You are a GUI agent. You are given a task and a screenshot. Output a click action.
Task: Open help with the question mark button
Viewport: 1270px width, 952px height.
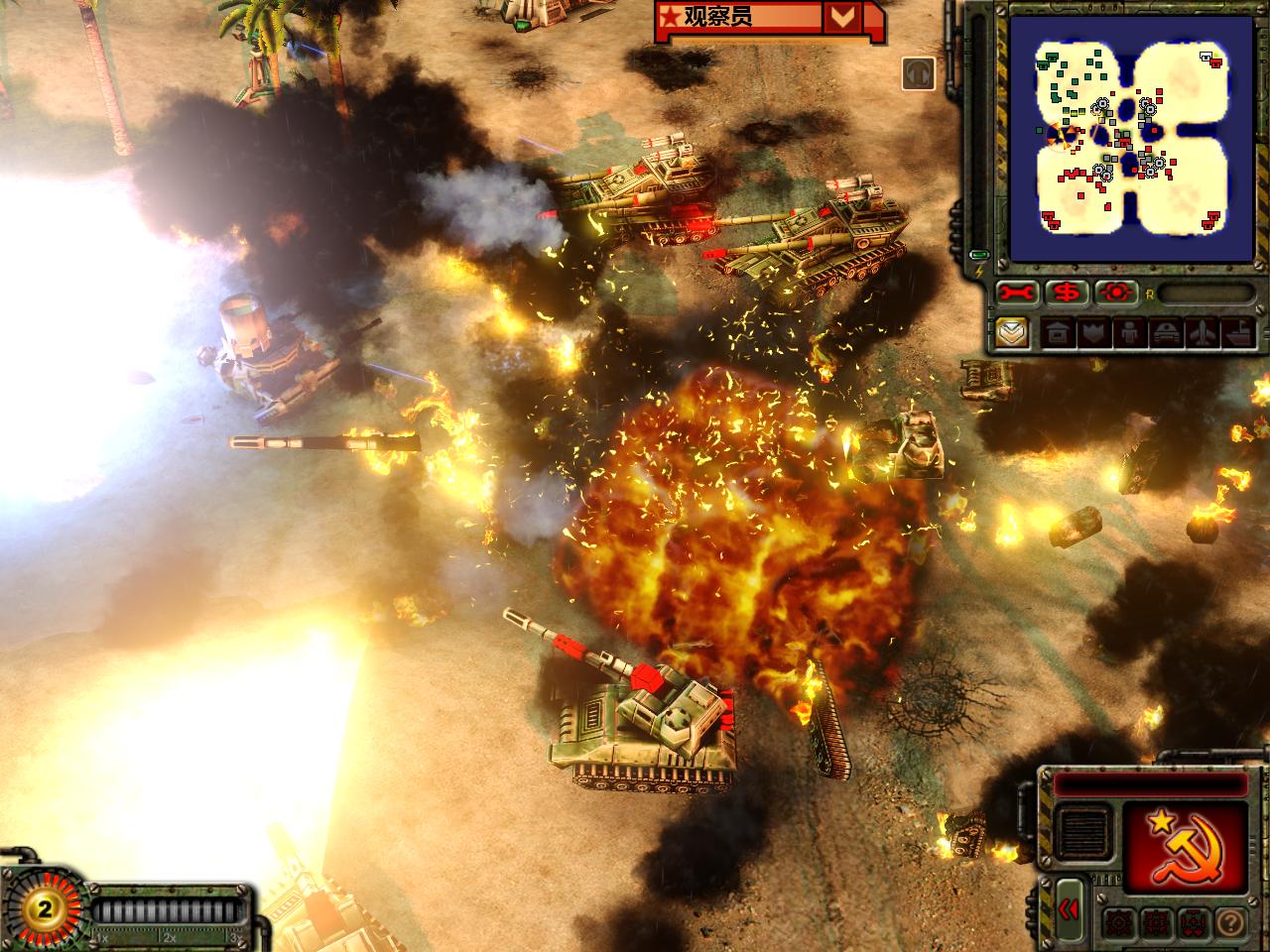click(1228, 923)
